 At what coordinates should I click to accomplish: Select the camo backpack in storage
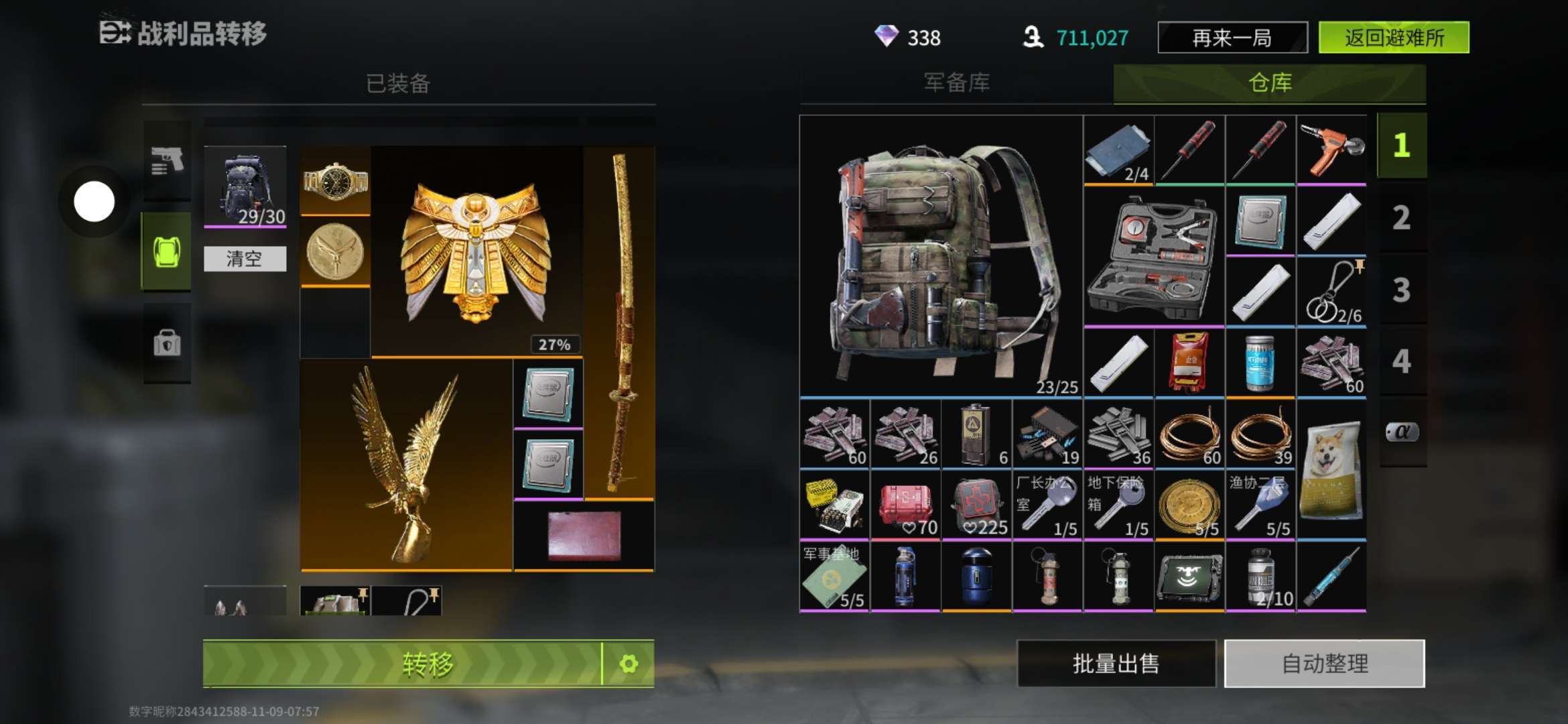click(x=940, y=256)
